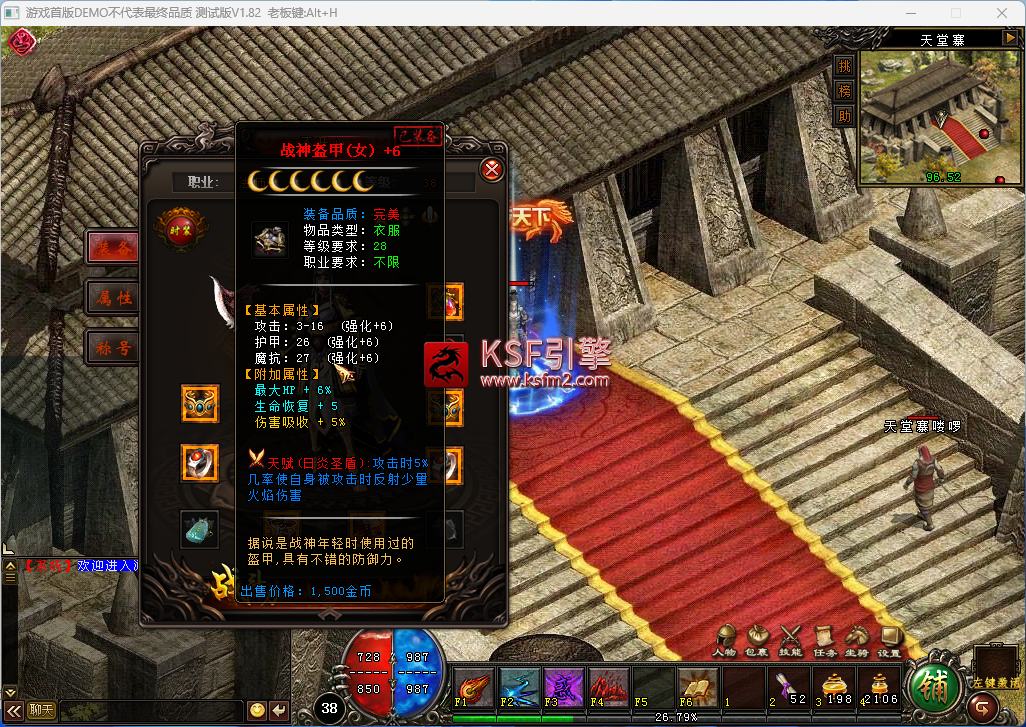Viewport: 1026px width, 727px height.
Task: Activate the F1 fireball skill
Action: coord(473,688)
